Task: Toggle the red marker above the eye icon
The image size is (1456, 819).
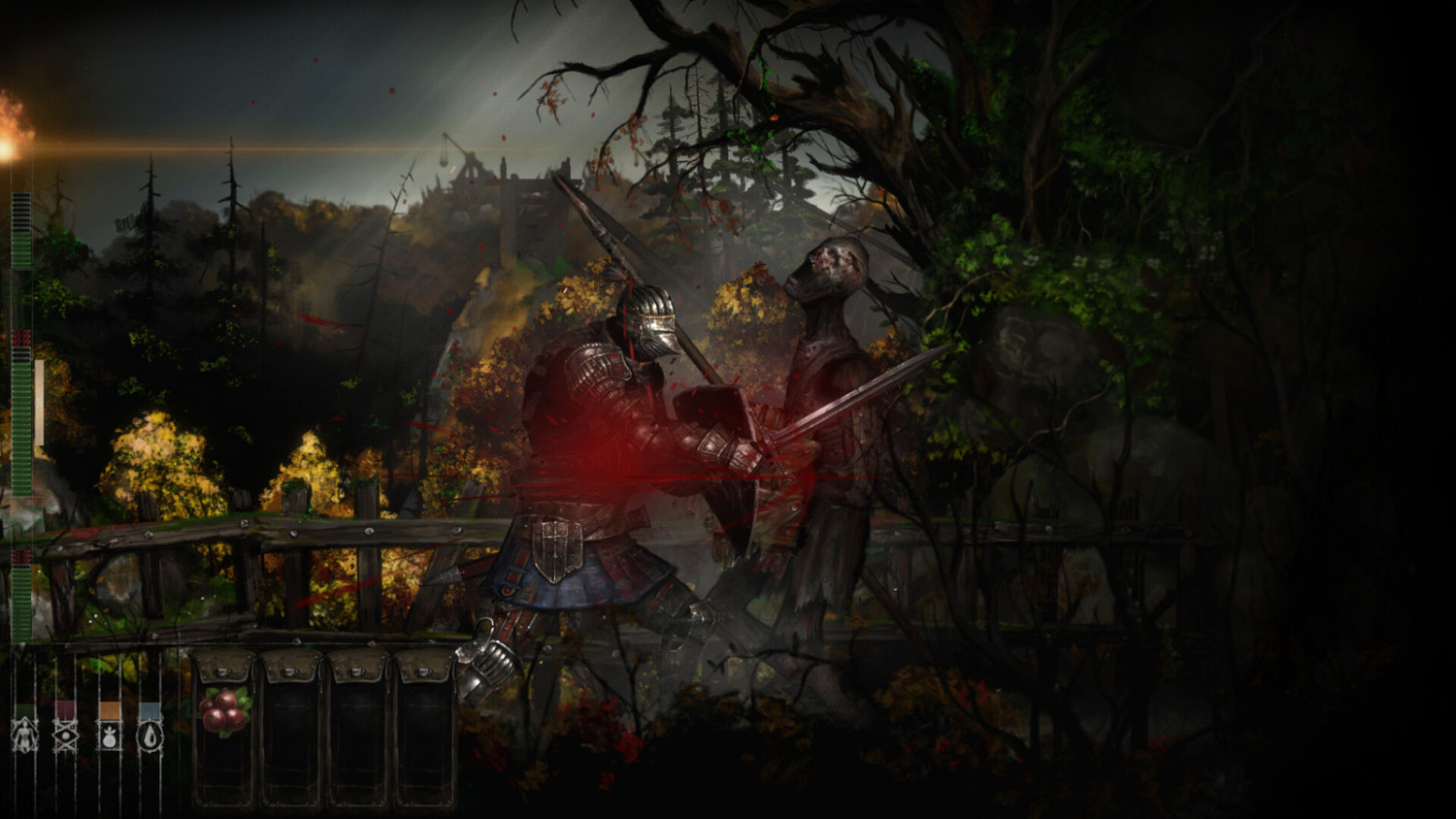Action: click(65, 707)
